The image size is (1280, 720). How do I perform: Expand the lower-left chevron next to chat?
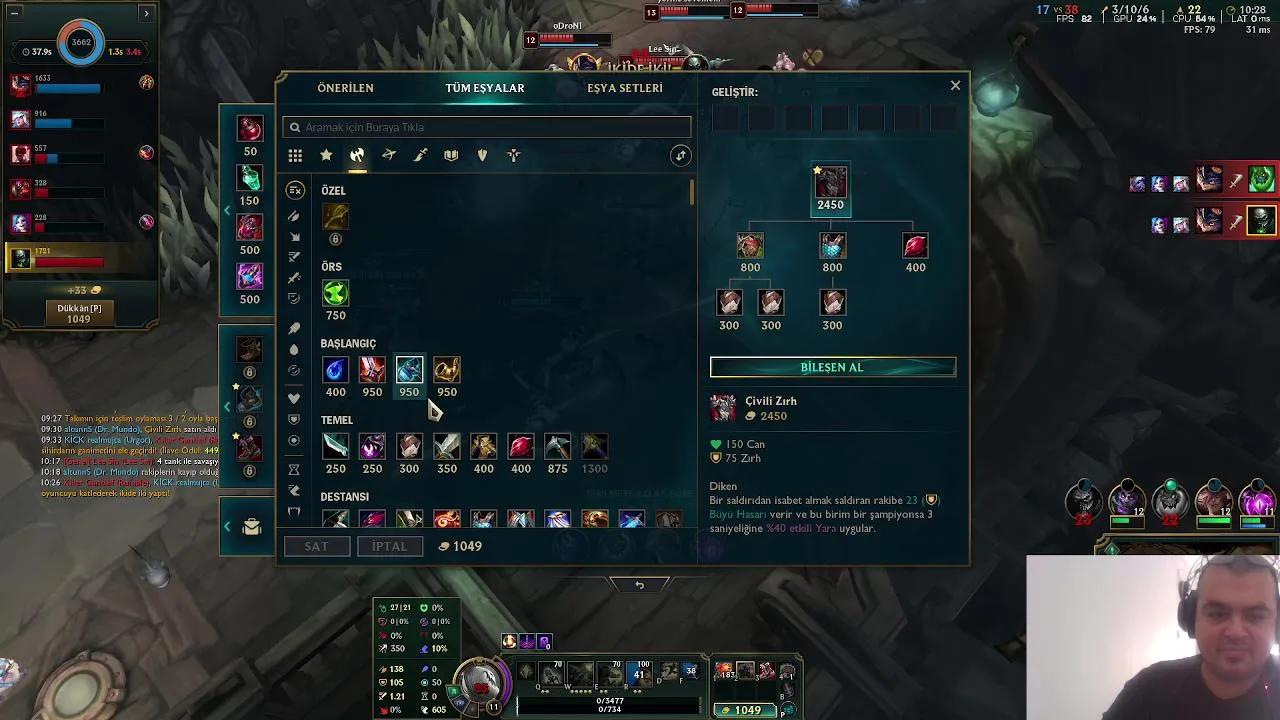pyautogui.click(x=227, y=526)
